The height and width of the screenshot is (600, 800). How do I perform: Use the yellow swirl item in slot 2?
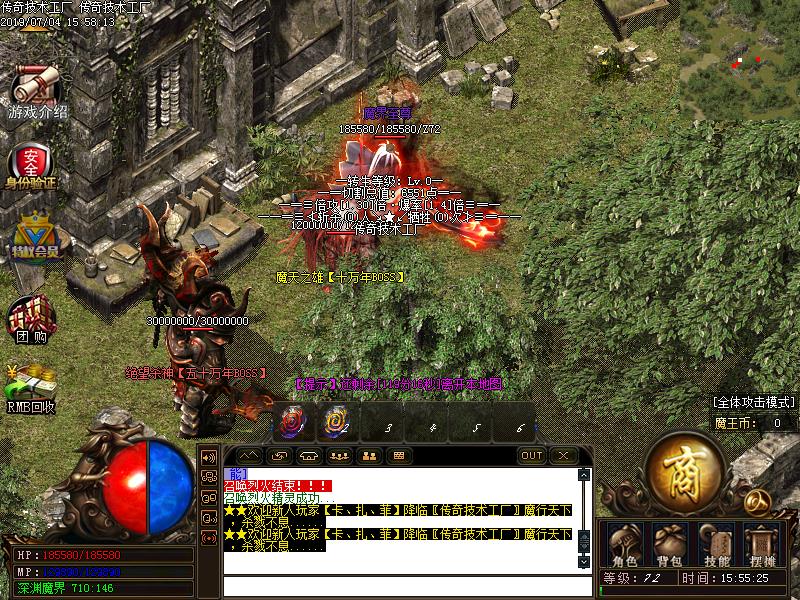[338, 422]
